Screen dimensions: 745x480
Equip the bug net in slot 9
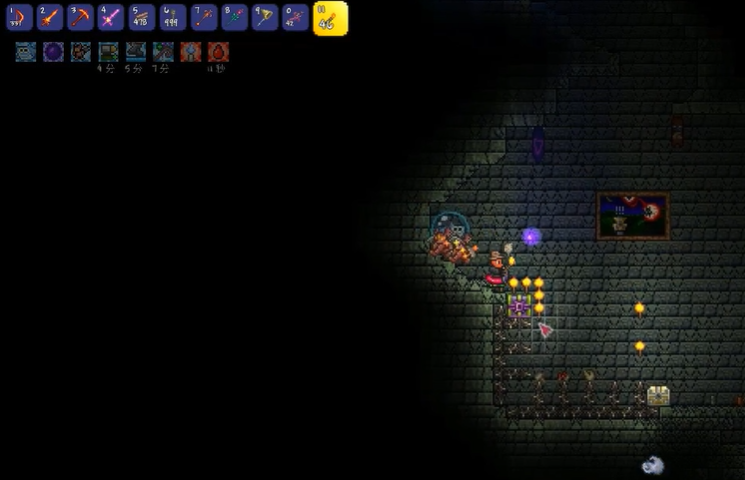pos(265,17)
